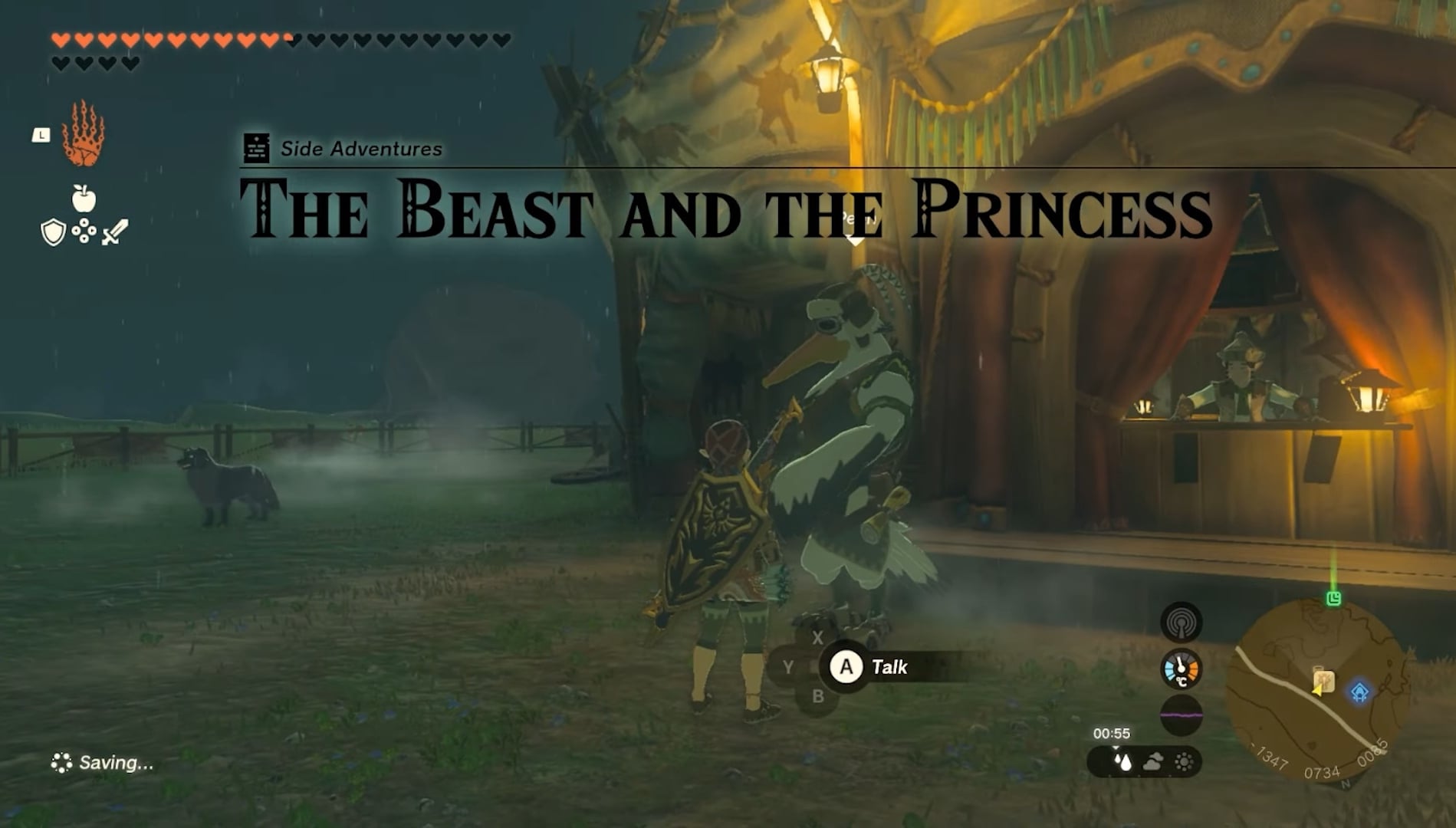Click the stable icon on the minimap
The width and height of the screenshot is (1456, 828).
(x=1324, y=681)
